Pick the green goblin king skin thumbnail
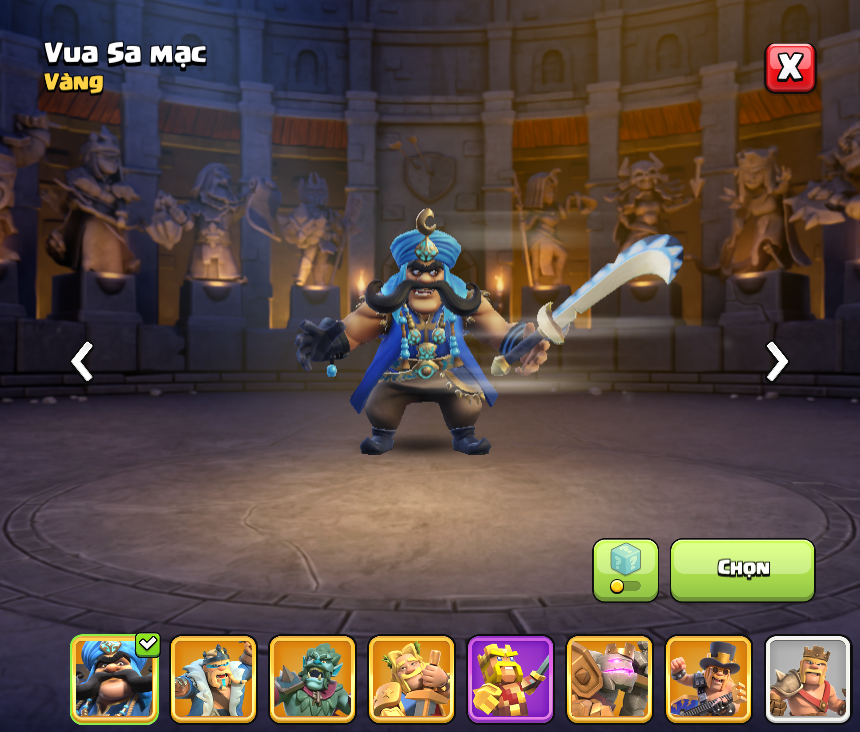The image size is (860, 732). (312, 678)
